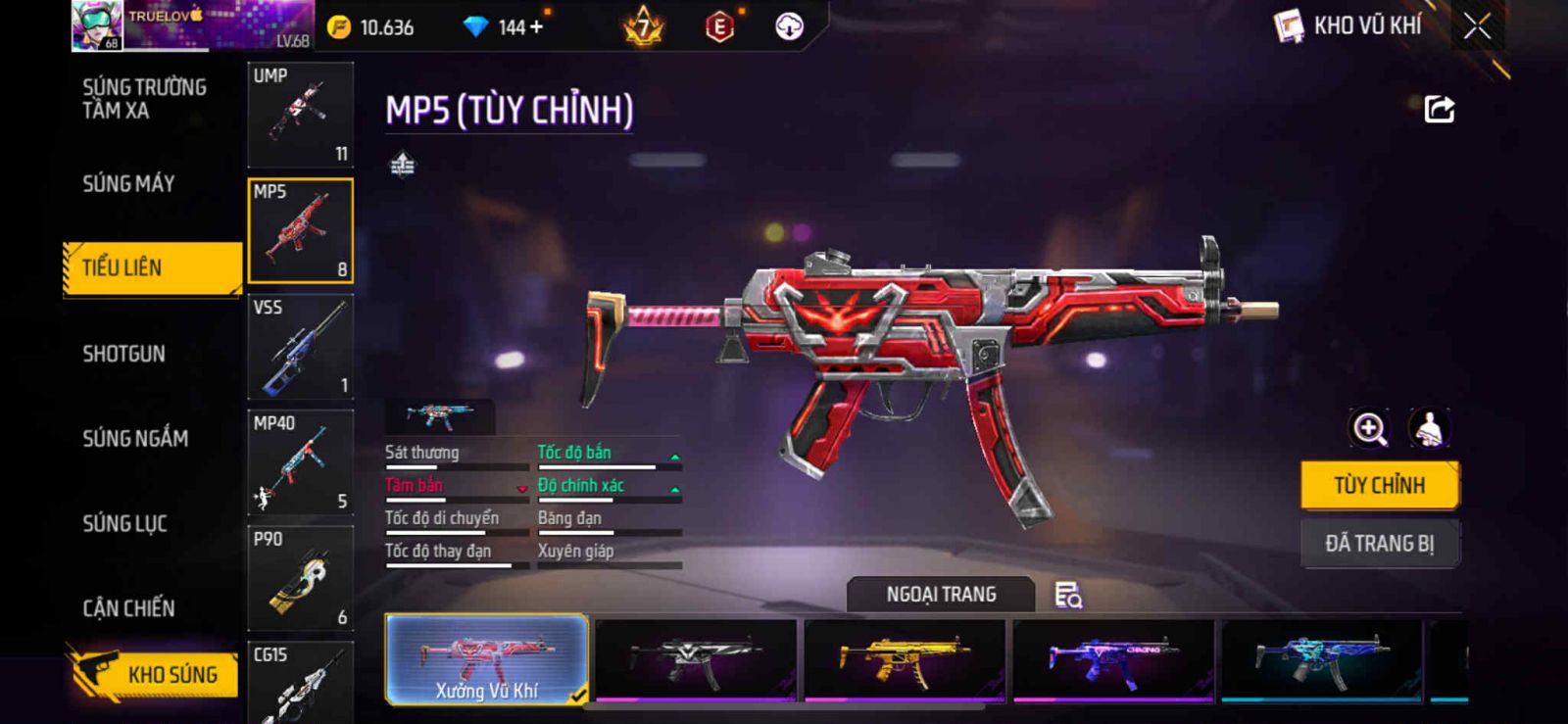Viewport: 1568px width, 724px height.
Task: Pick the MP40 weapon tile
Action: click(x=300, y=462)
